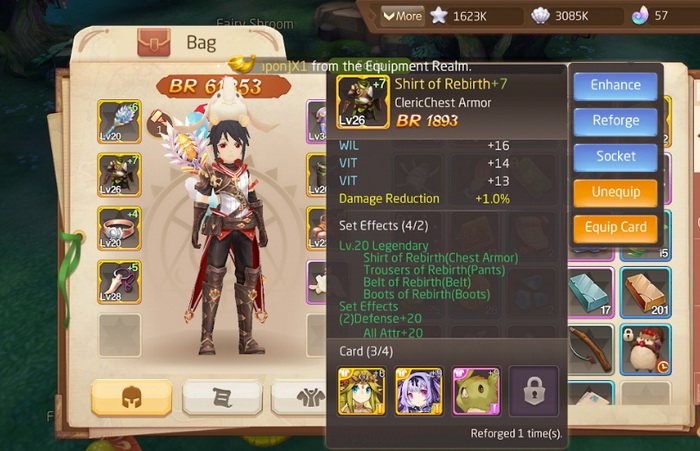Open the Reforge option
Image resolution: width=700 pixels, height=451 pixels.
point(615,121)
